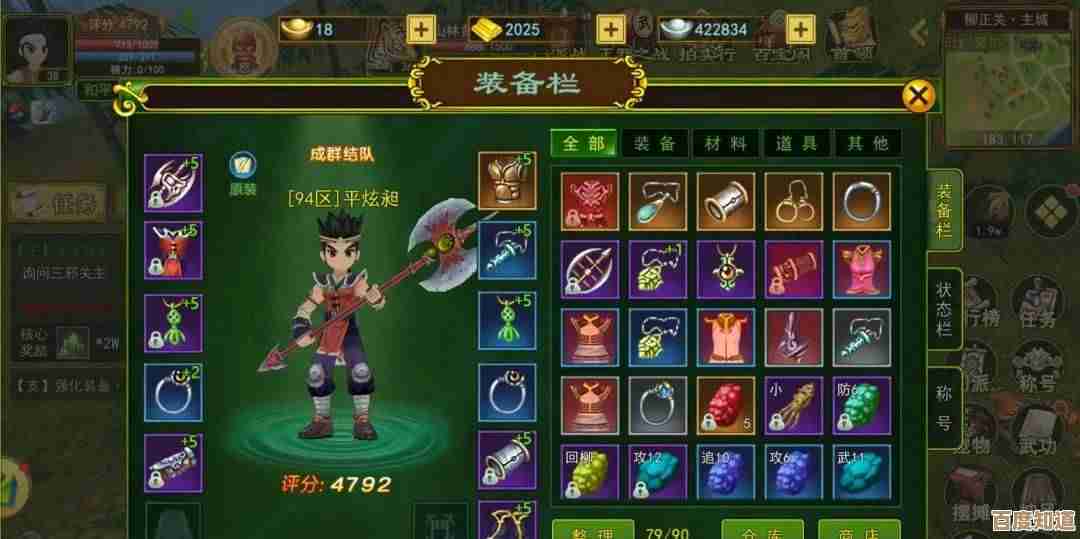Click the 原装 shield icon
Viewport: 1080px width, 539px height.
pyautogui.click(x=243, y=167)
